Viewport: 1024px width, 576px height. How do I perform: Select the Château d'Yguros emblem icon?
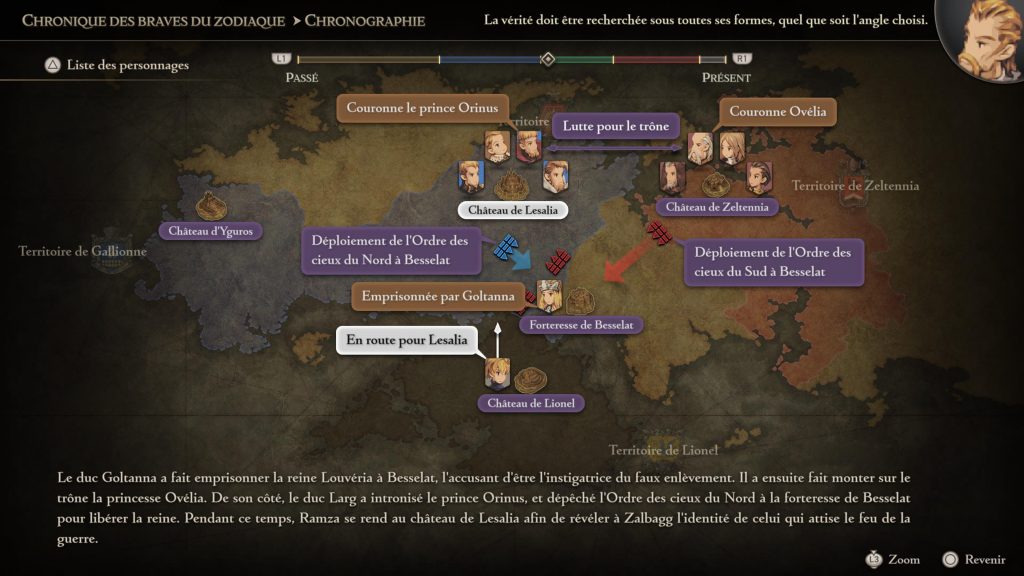pyautogui.click(x=211, y=205)
